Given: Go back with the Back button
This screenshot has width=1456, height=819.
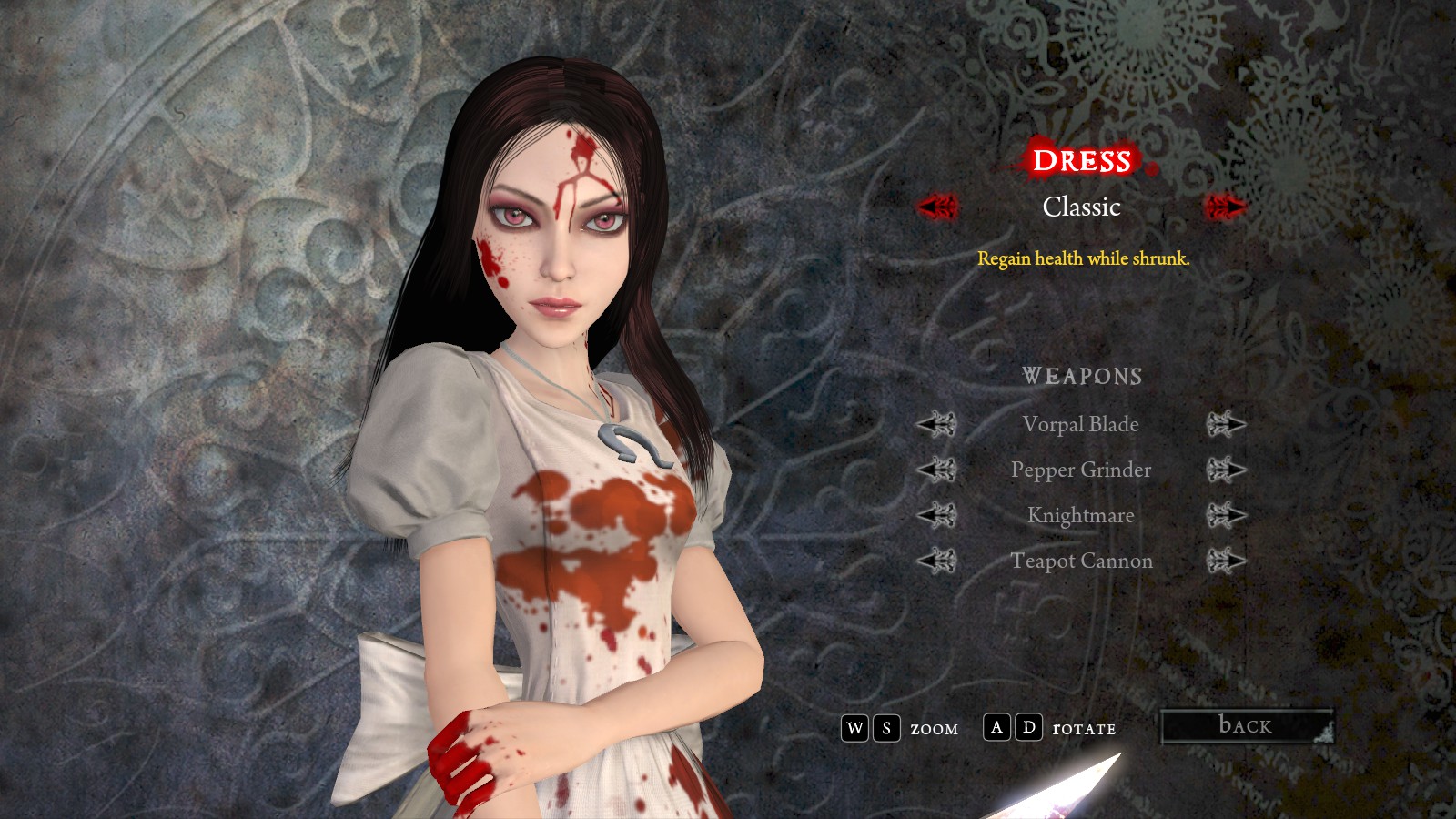Looking at the screenshot, I should pos(1246,726).
